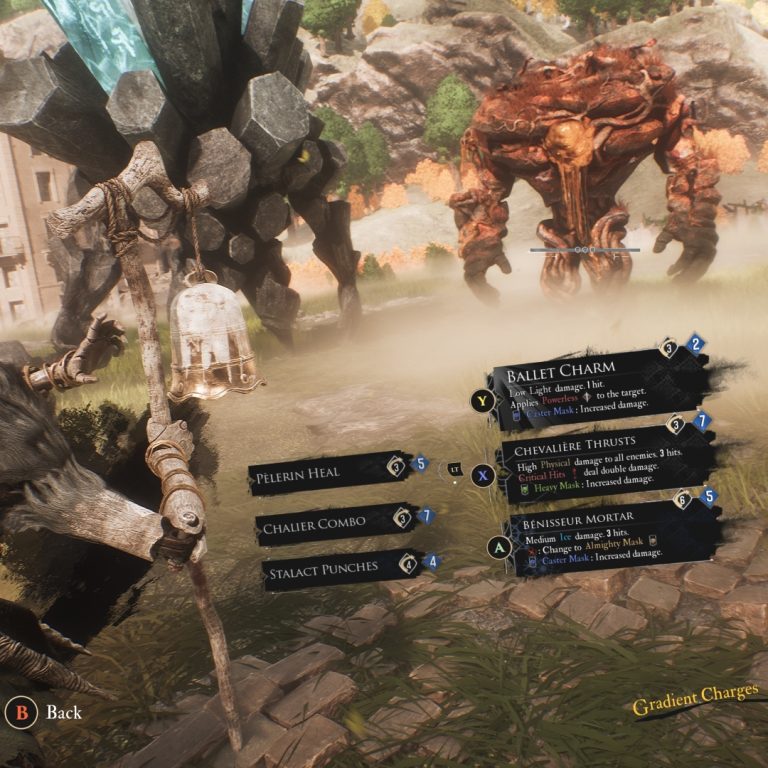Open the Gradient Charges label
Screen dimensions: 768x768
coord(695,700)
